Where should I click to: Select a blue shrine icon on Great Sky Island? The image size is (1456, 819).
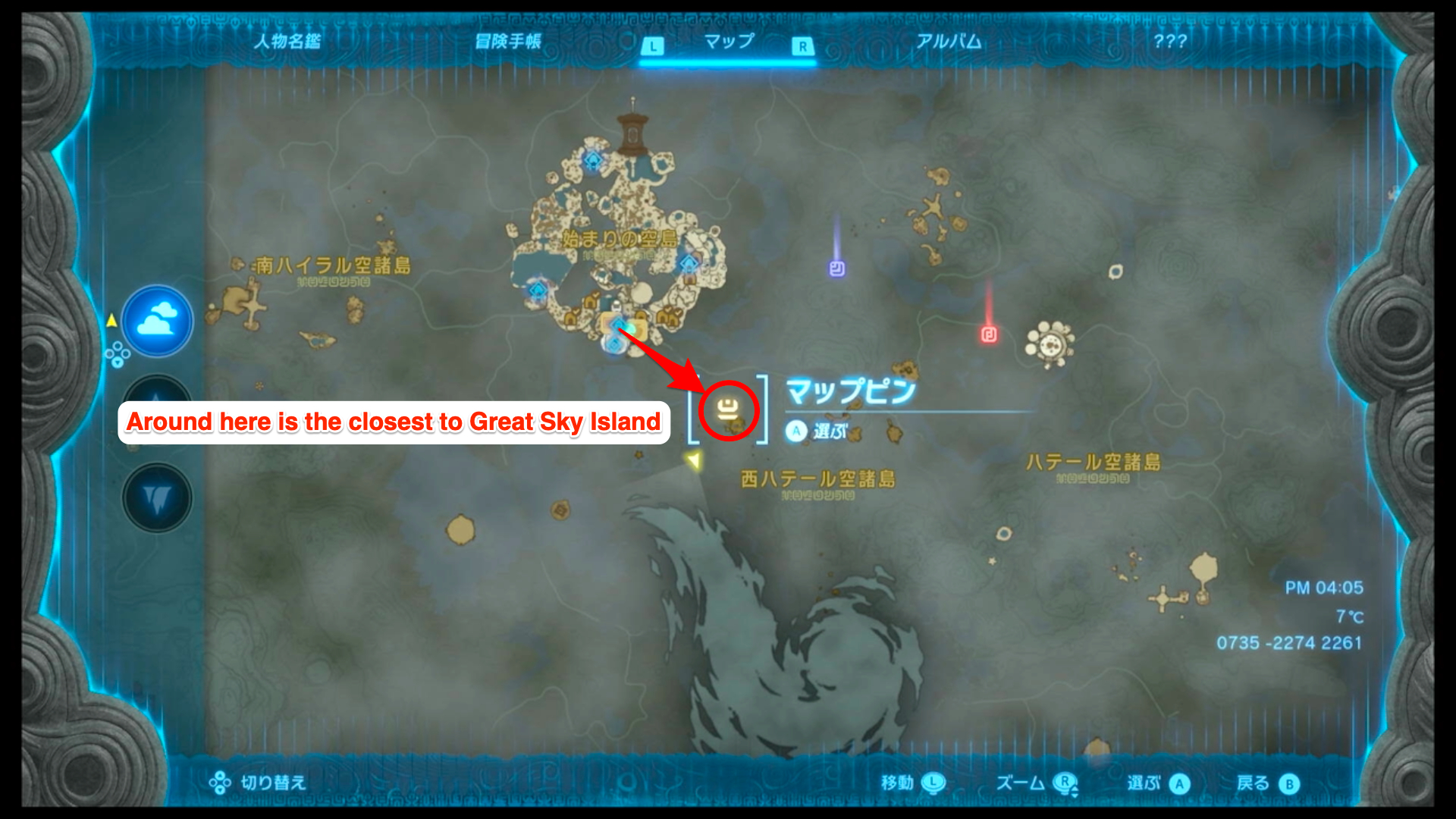pos(593,159)
